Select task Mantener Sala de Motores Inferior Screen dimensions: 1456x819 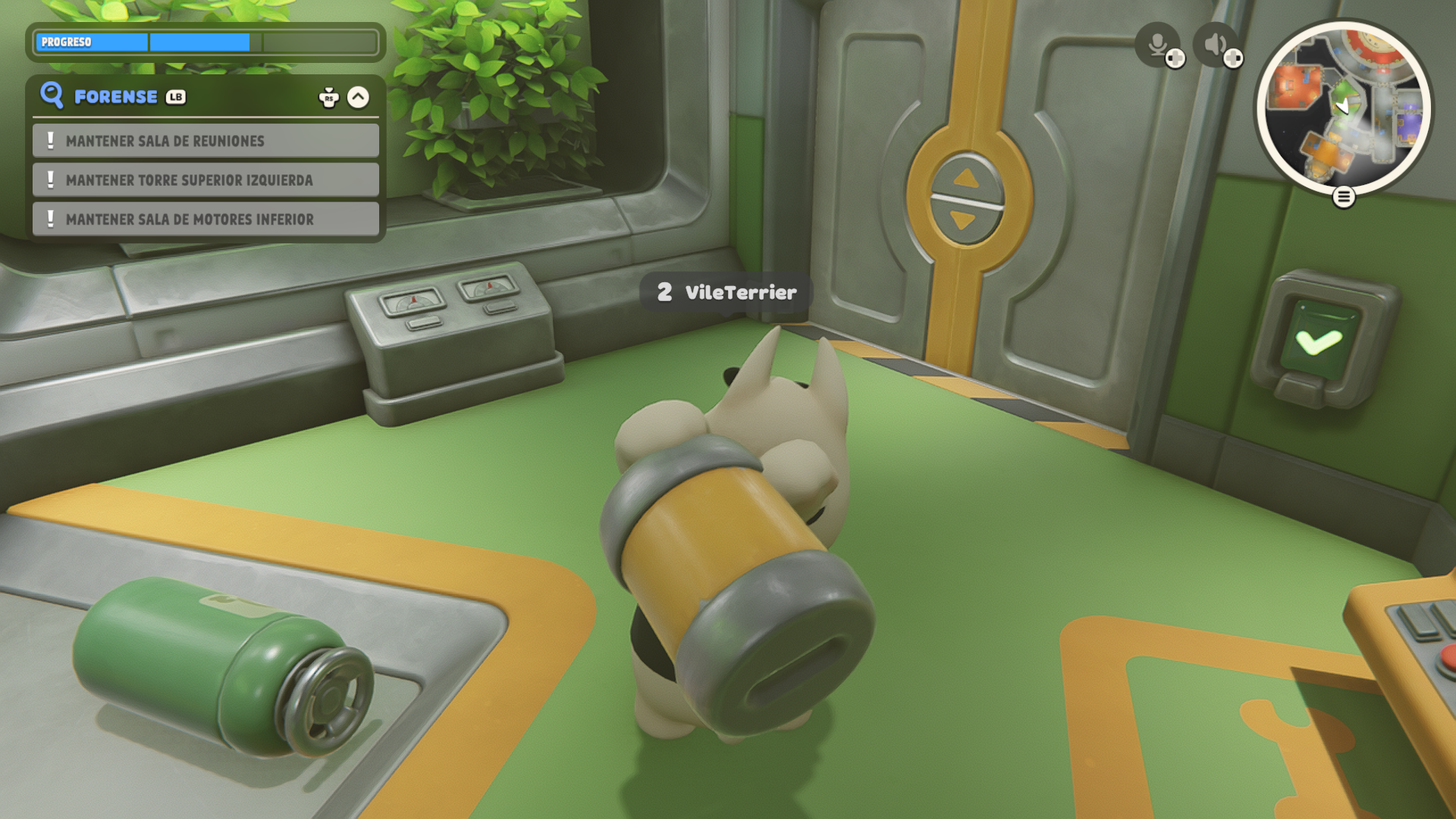206,219
